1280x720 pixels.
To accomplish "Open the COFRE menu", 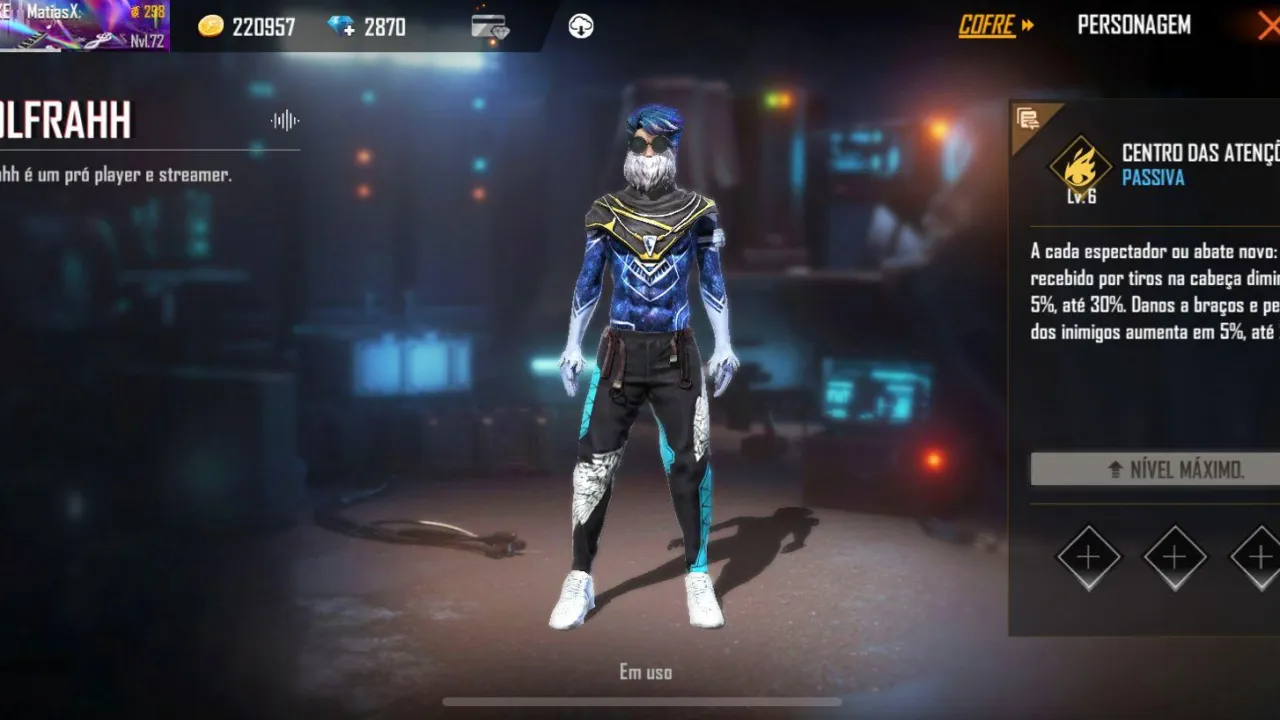I will (987, 25).
